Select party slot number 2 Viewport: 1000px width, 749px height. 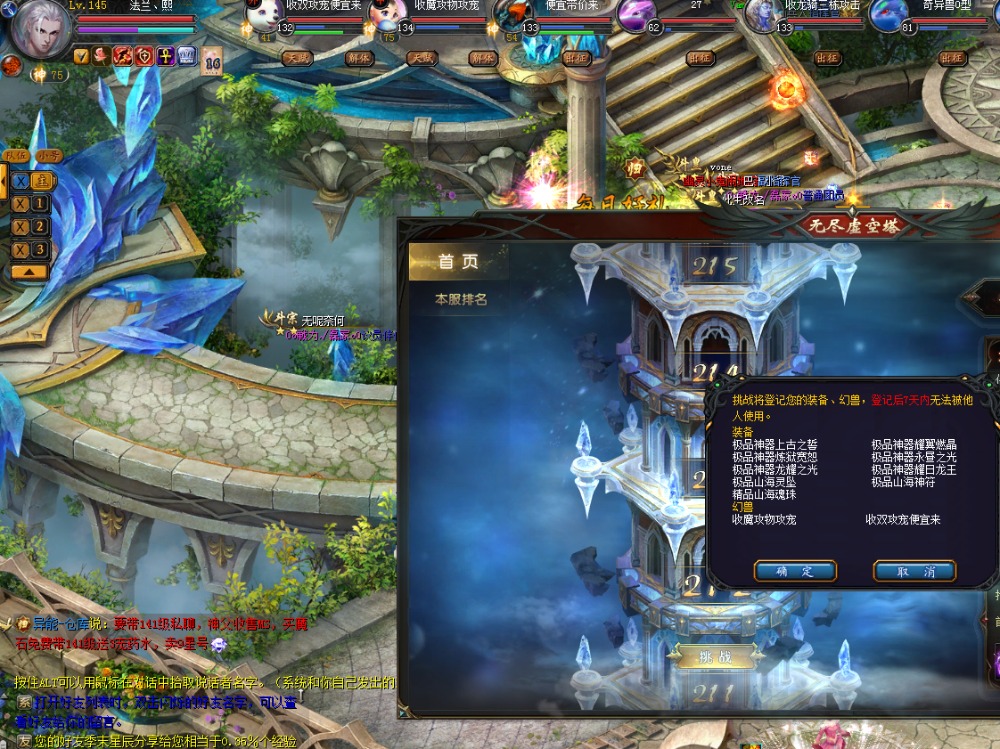pos(40,227)
